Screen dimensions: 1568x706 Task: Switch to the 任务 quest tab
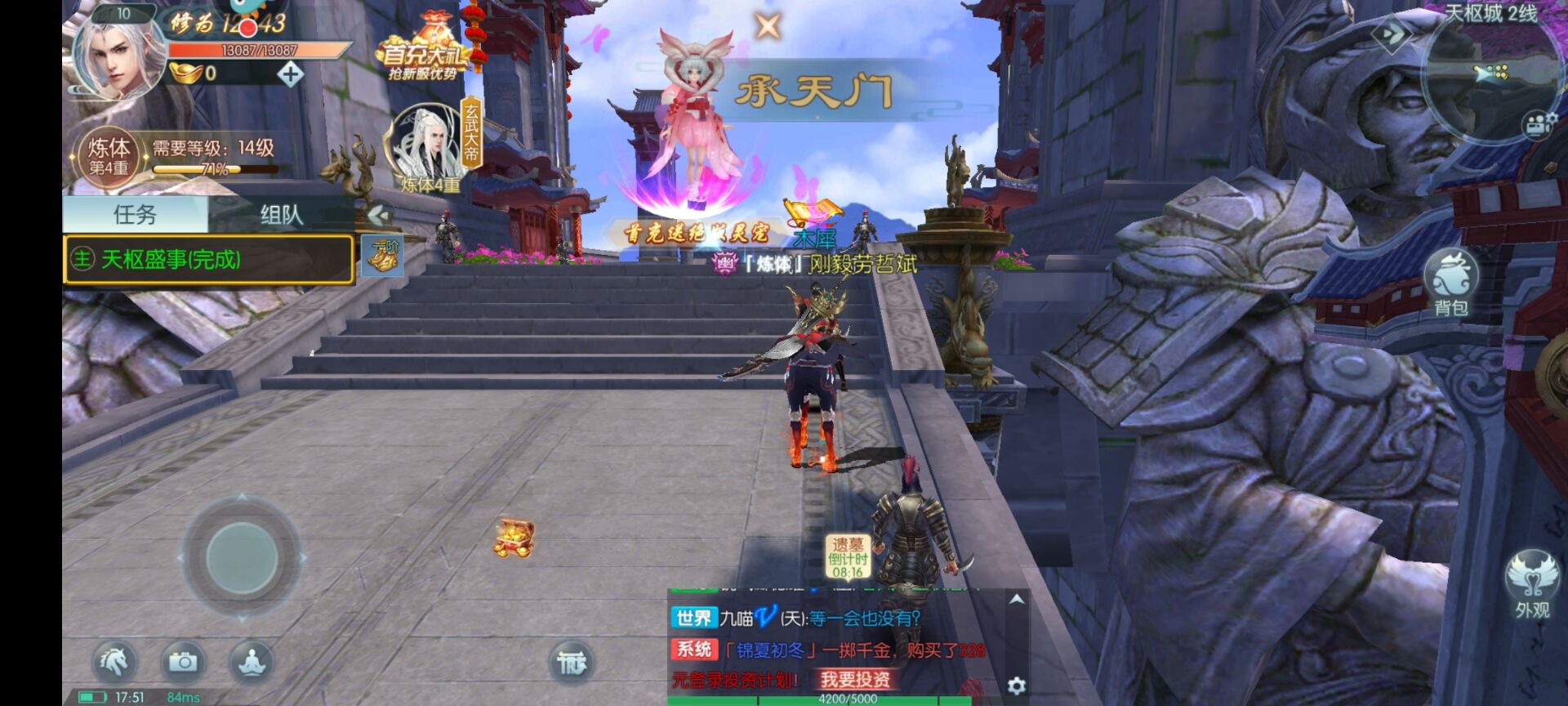(x=135, y=215)
